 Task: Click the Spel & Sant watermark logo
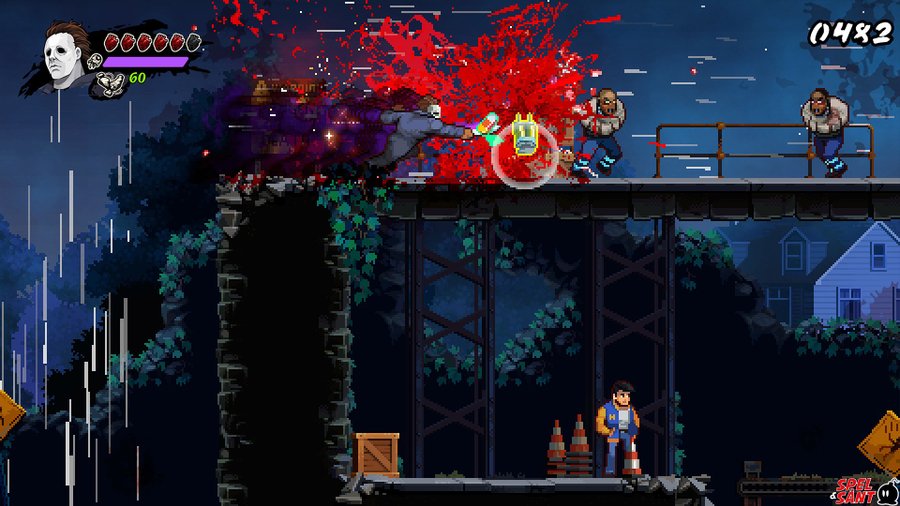pyautogui.click(x=859, y=488)
